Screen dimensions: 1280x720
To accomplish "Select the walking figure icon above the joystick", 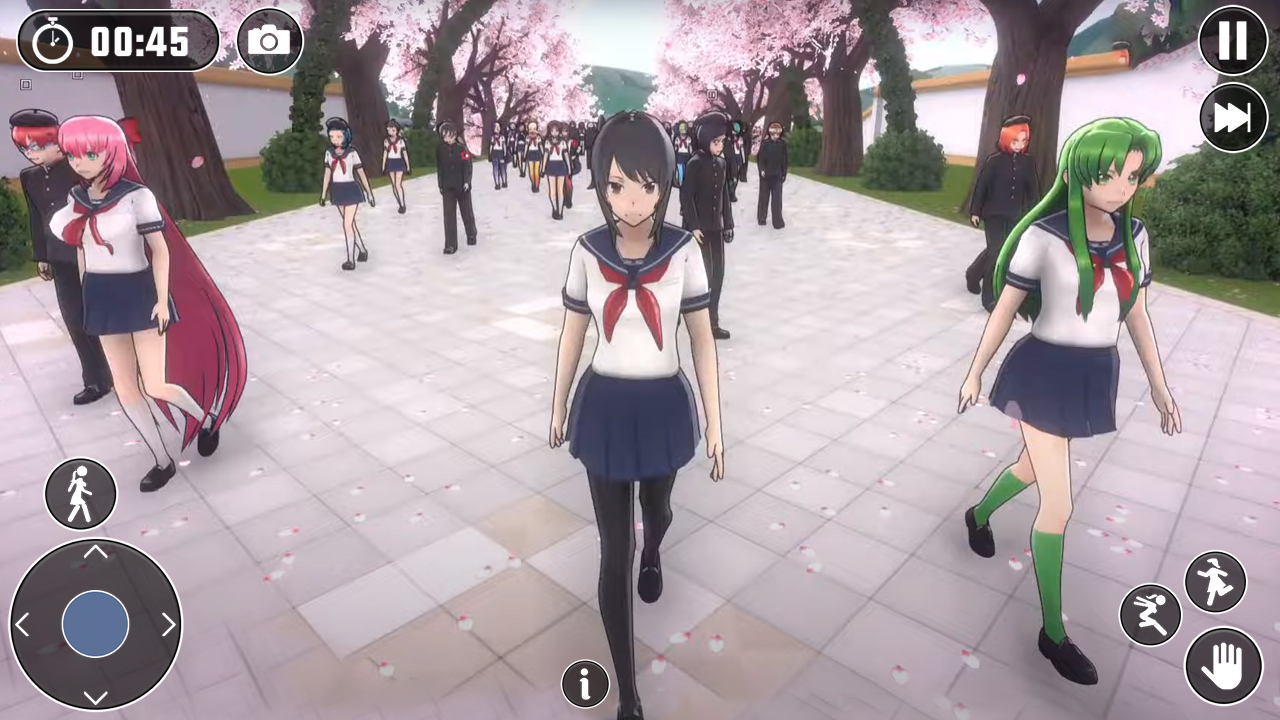I will pyautogui.click(x=81, y=493).
